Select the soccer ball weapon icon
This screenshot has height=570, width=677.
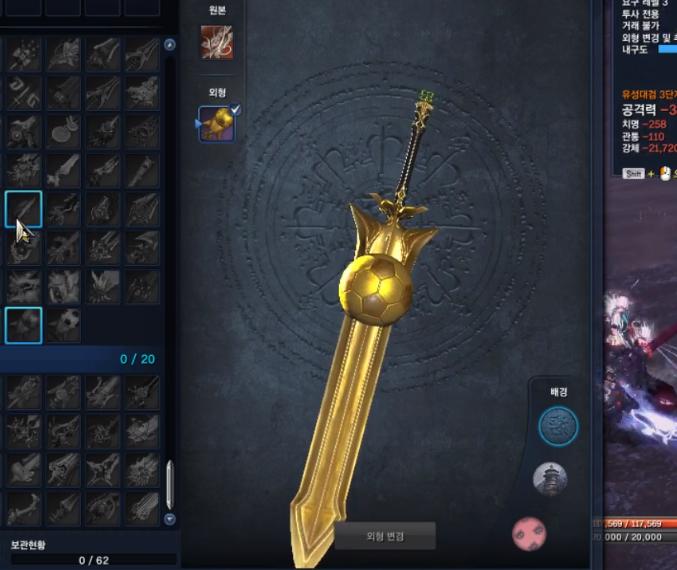(x=63, y=325)
